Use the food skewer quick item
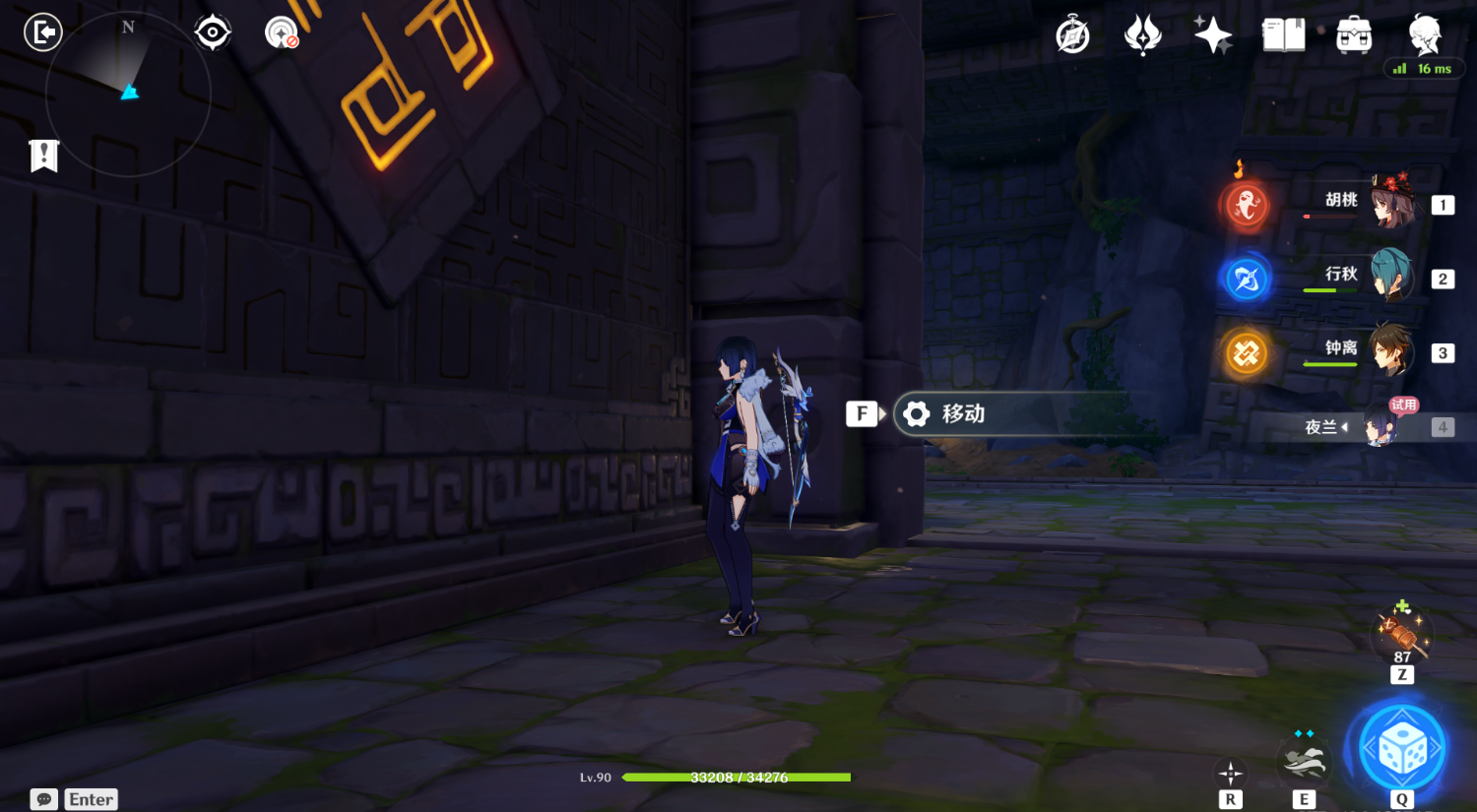The width and height of the screenshot is (1477, 812). pos(1401,632)
